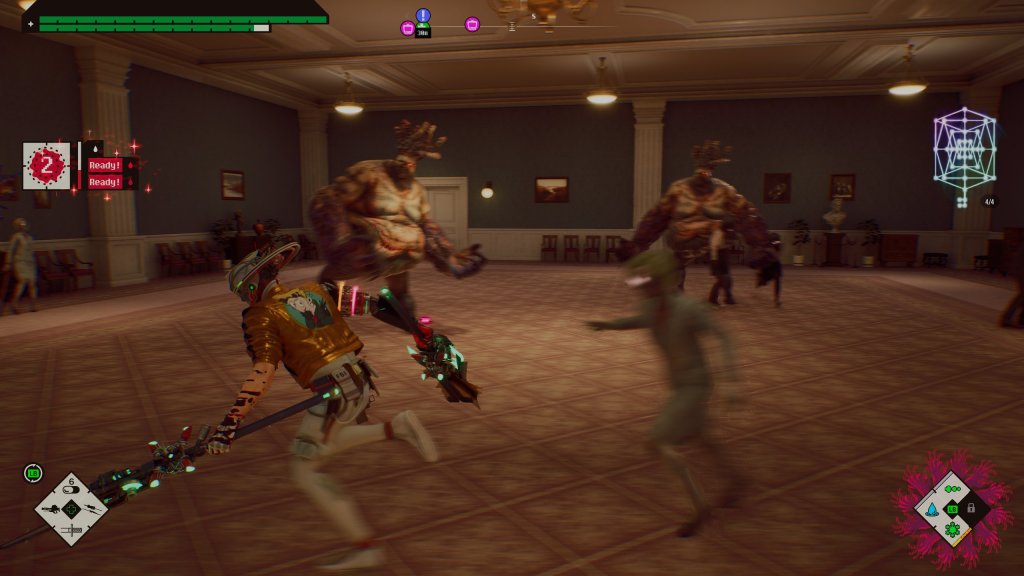1024x576 pixels.
Task: Open the wireframe hexagon cube icon
Action: 963,149
